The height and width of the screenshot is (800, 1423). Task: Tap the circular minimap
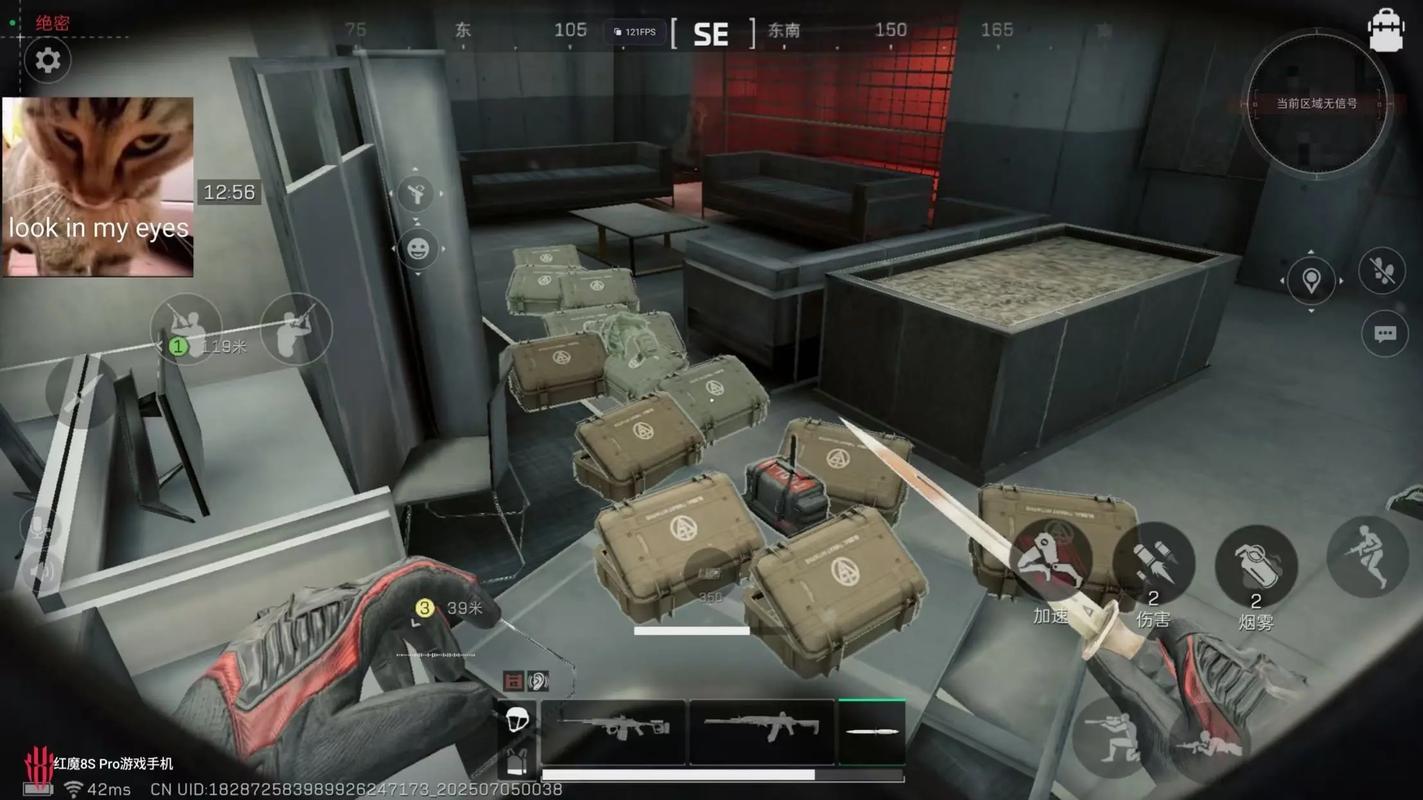tap(1315, 103)
